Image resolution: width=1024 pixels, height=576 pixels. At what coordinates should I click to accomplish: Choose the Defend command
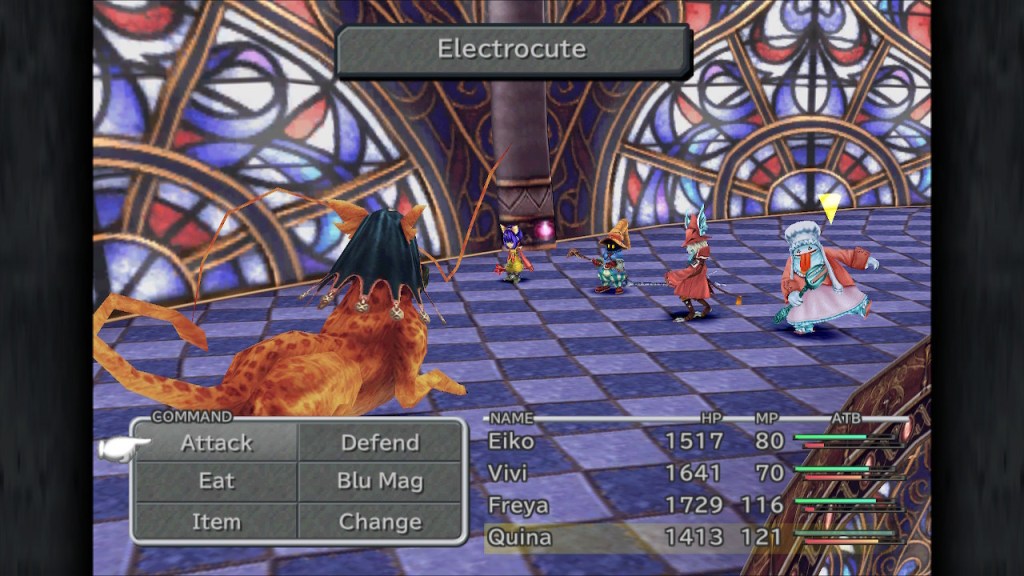tap(380, 442)
